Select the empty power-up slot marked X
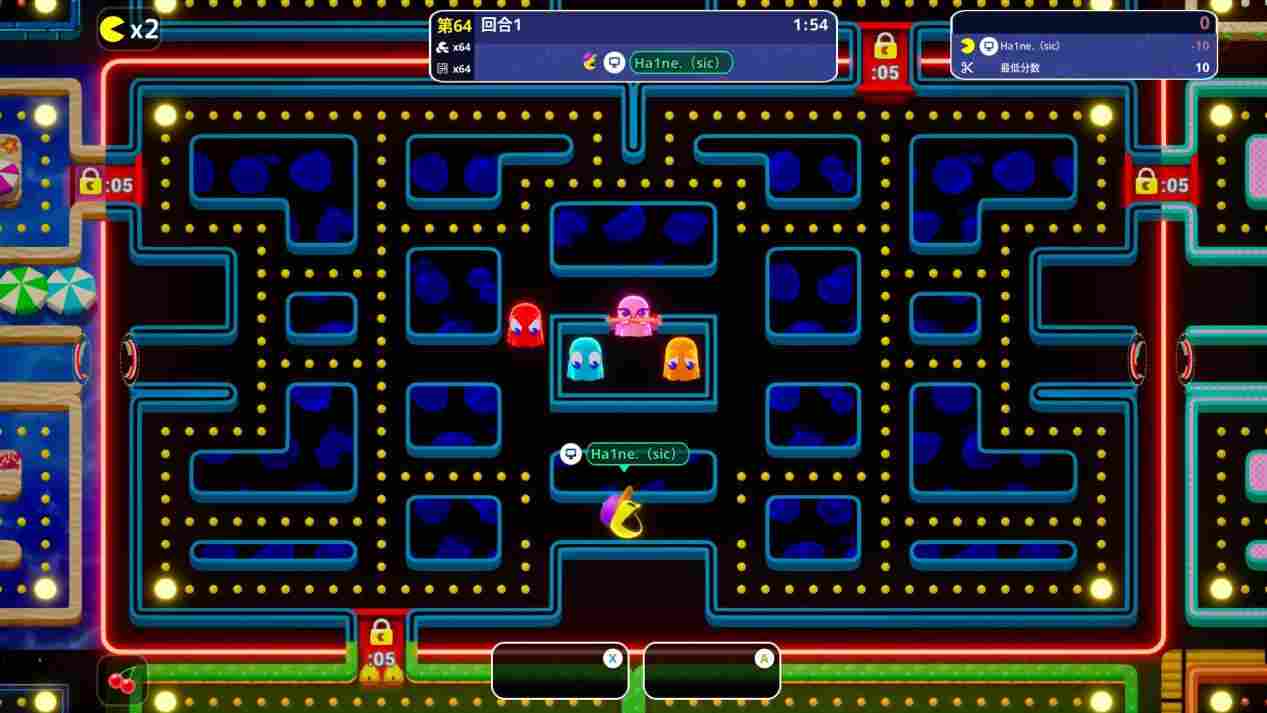1267x713 pixels. 560,670
